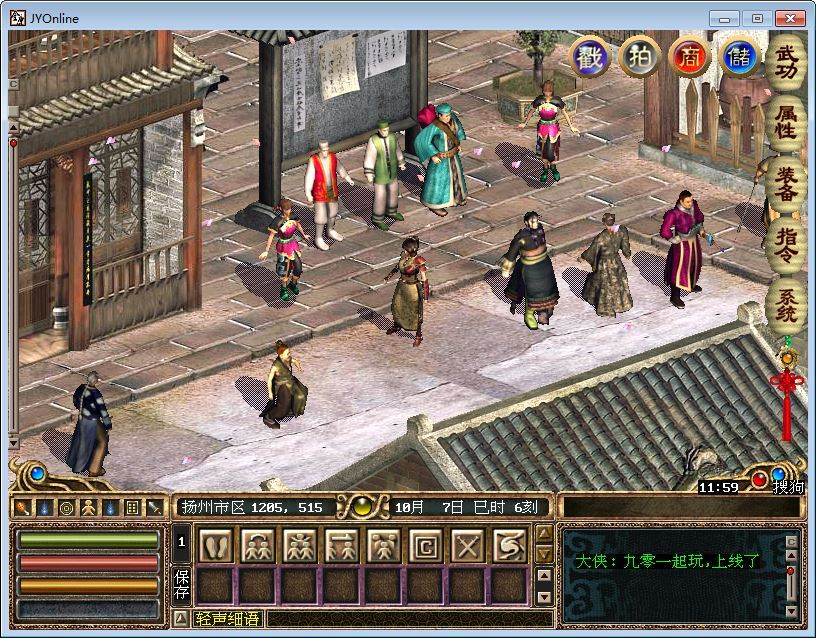Activate the swirl spiral action icon

[x=509, y=546]
